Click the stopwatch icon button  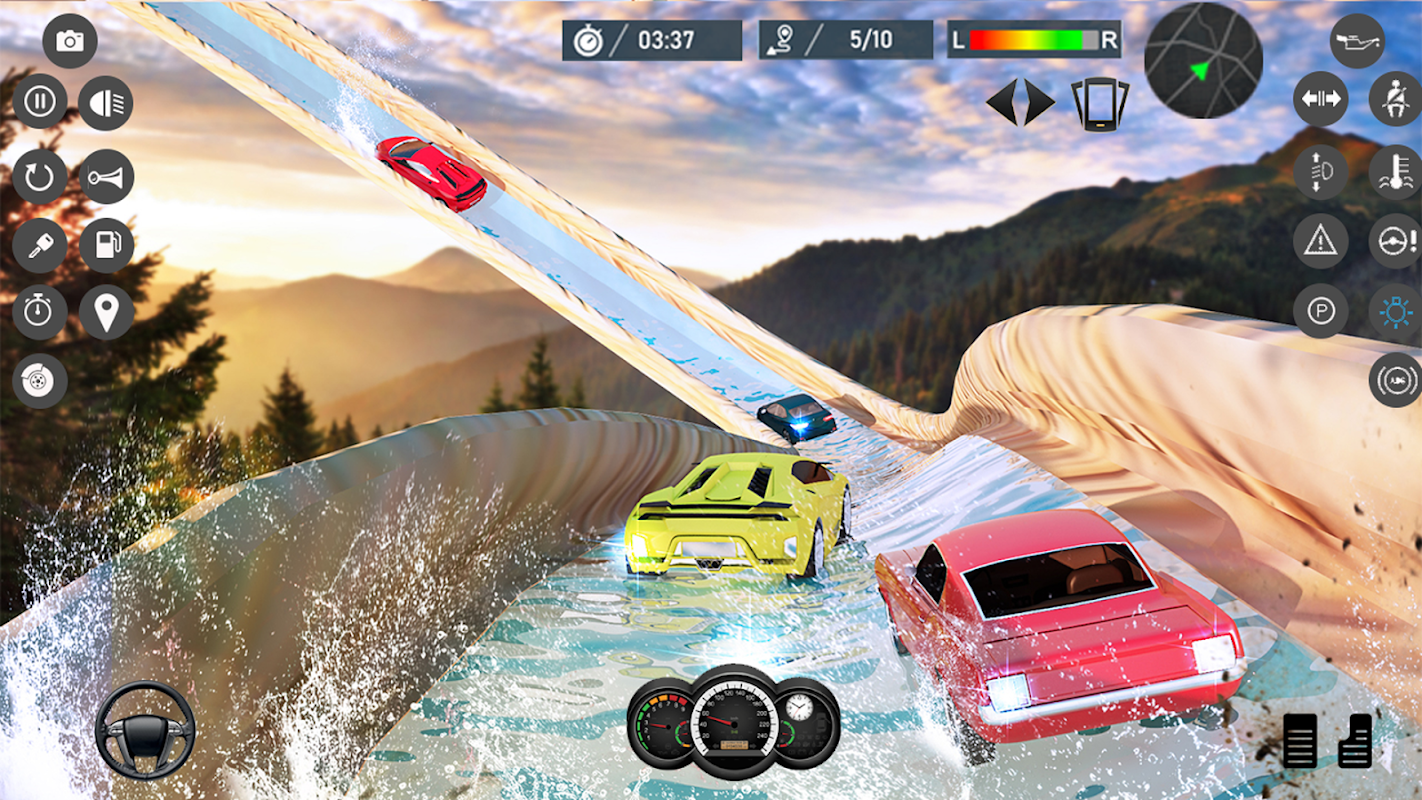click(40, 312)
